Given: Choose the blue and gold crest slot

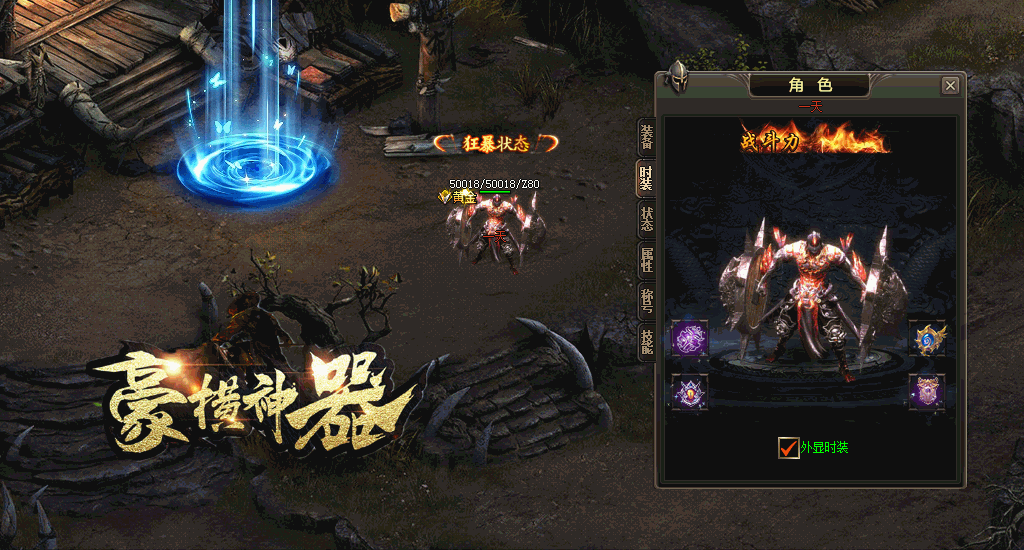Looking at the screenshot, I should coord(927,338).
